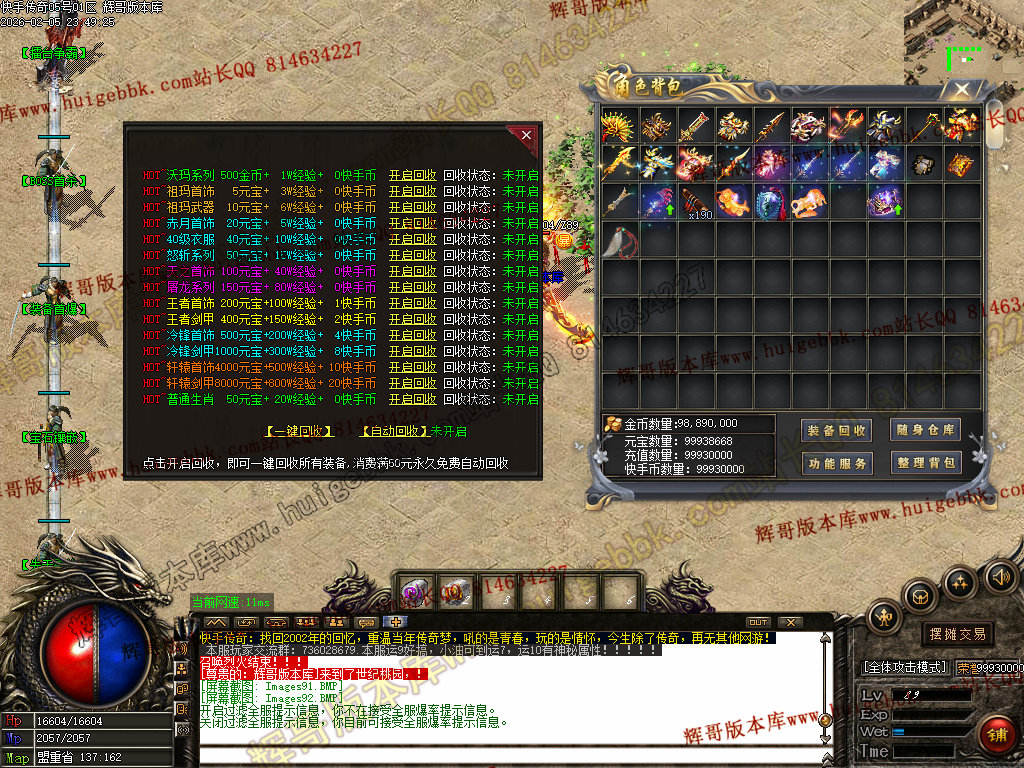The image size is (1024, 768).
Task: Enable recycling for 屠龙系列 row
Action: tap(412, 287)
